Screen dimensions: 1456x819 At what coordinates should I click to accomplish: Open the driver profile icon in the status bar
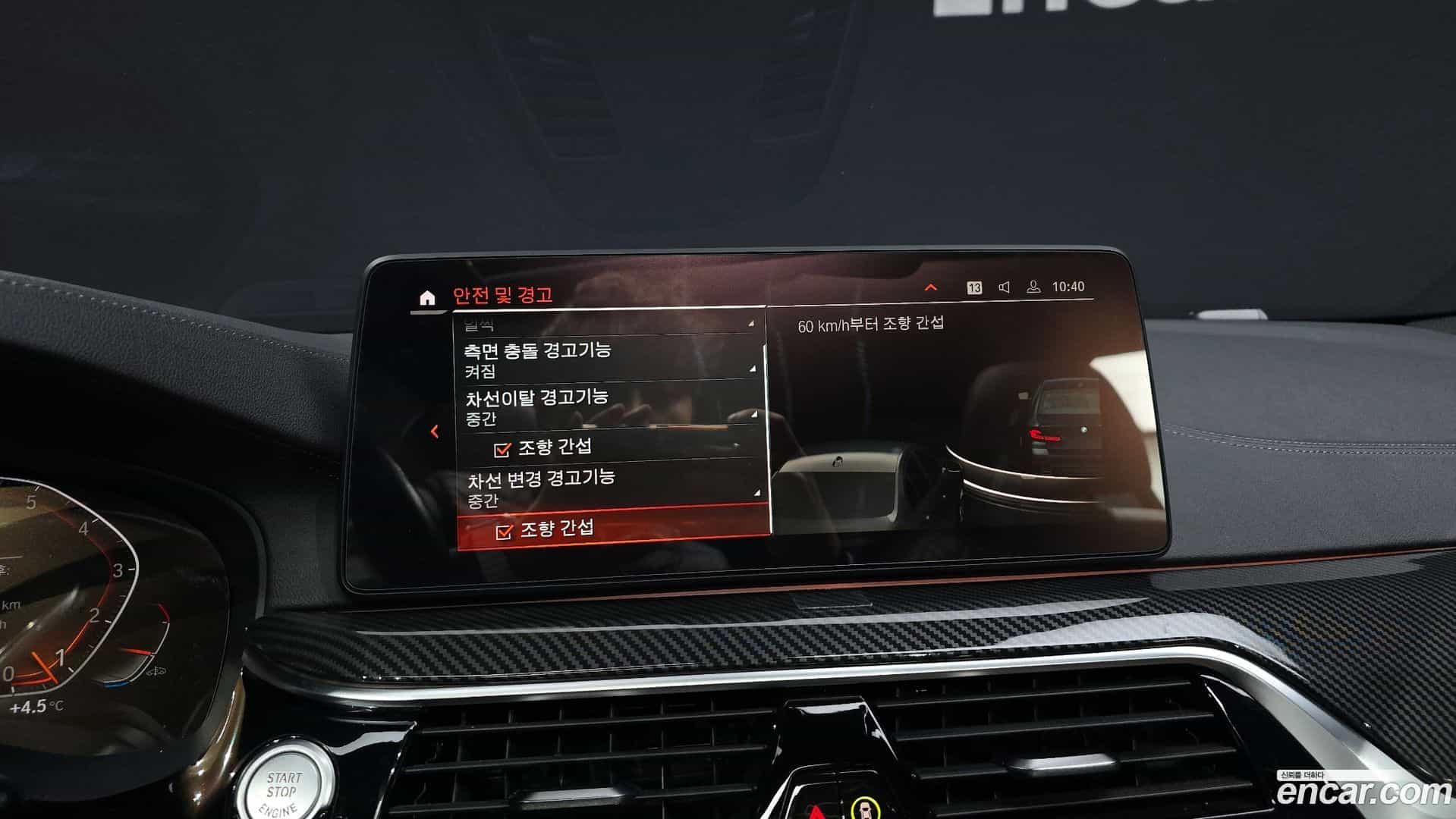1033,287
